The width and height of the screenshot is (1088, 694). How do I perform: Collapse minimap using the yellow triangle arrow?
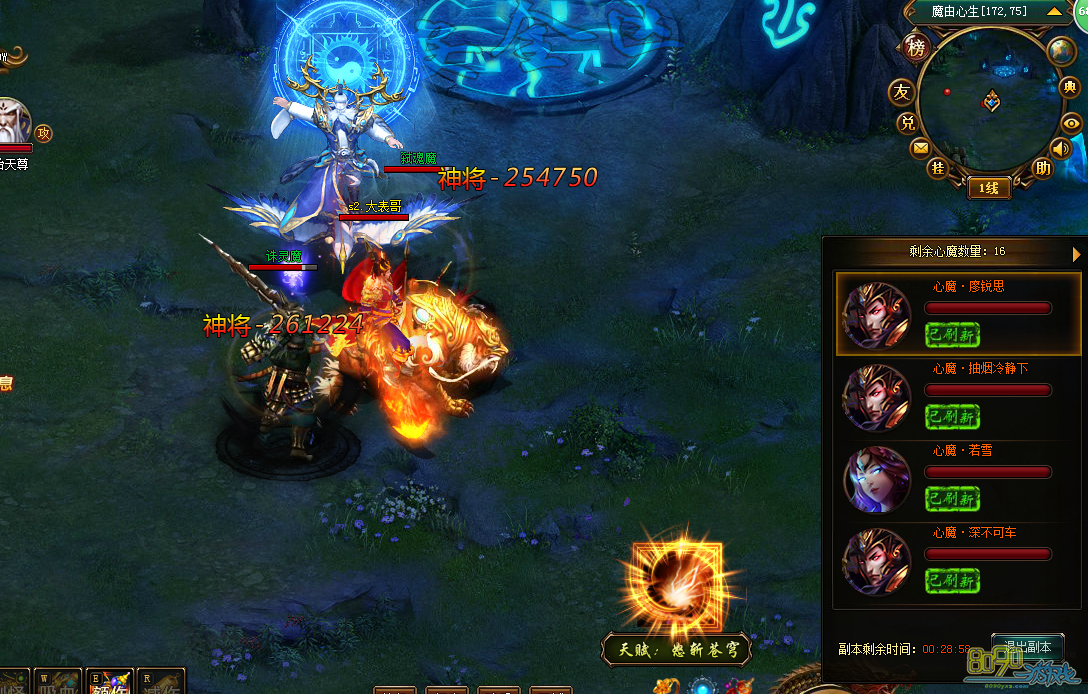[x=1054, y=12]
